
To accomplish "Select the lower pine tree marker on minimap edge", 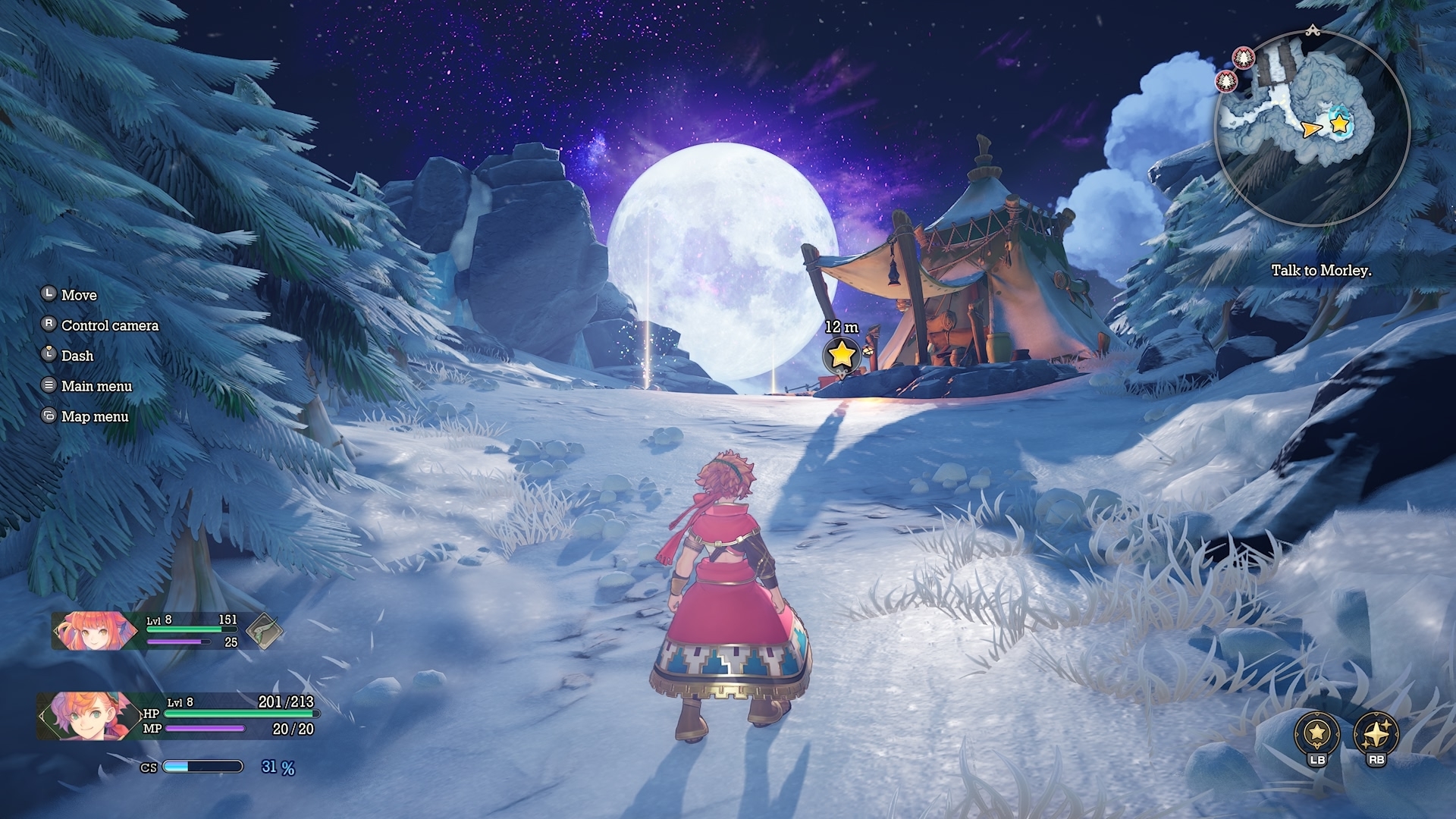I will point(1226,80).
